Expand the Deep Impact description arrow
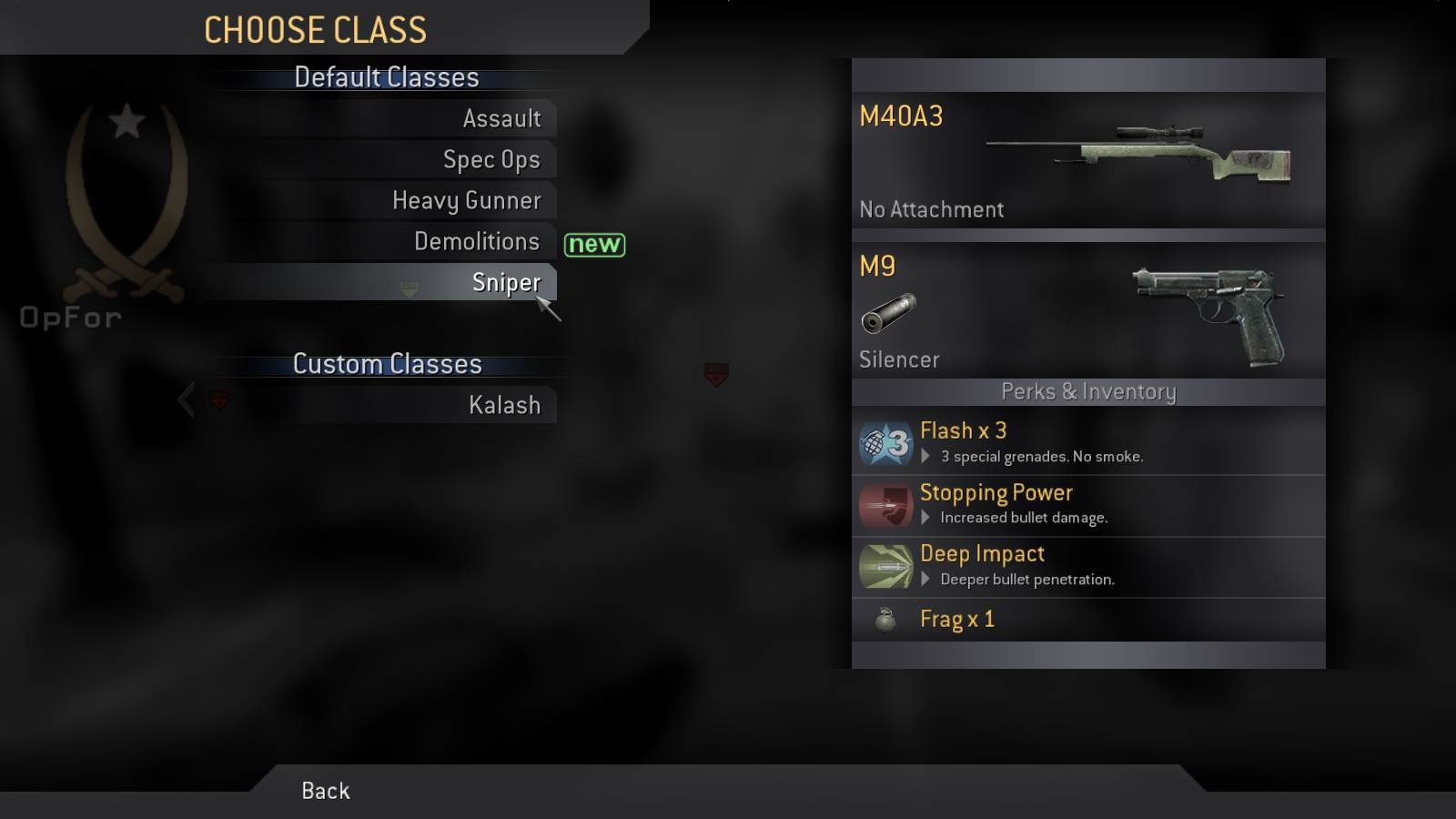This screenshot has width=1456, height=819. pos(927,580)
